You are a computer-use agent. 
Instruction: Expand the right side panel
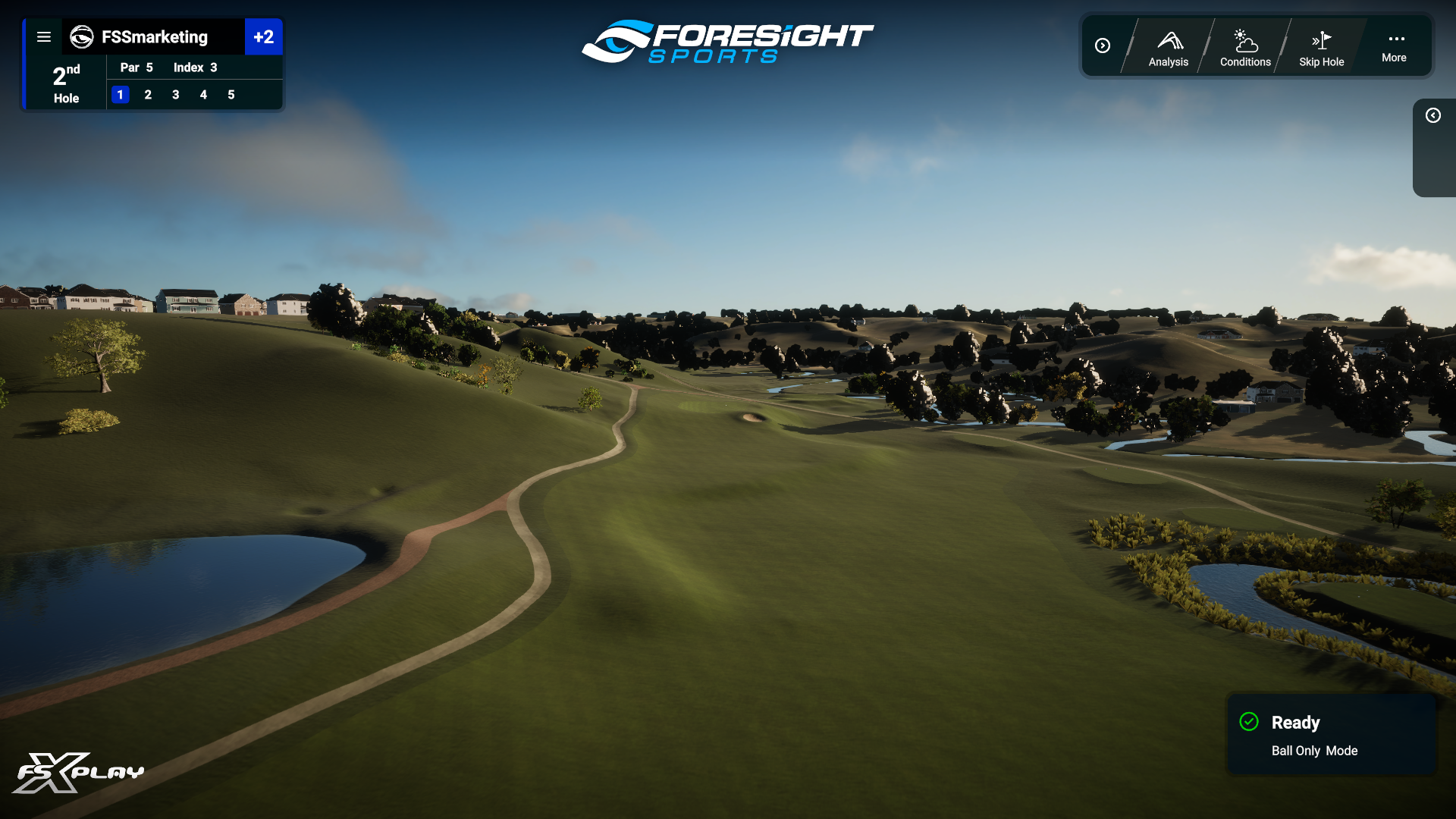pyautogui.click(x=1432, y=115)
